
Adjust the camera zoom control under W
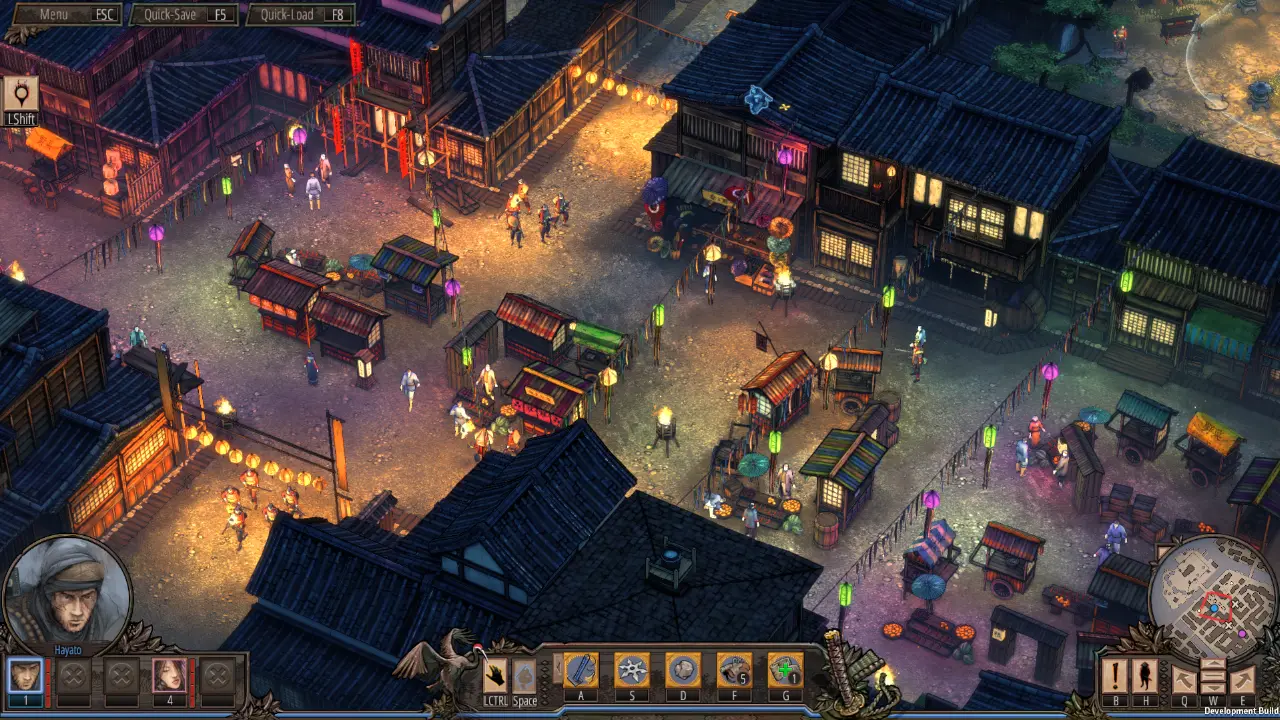[x=1213, y=677]
